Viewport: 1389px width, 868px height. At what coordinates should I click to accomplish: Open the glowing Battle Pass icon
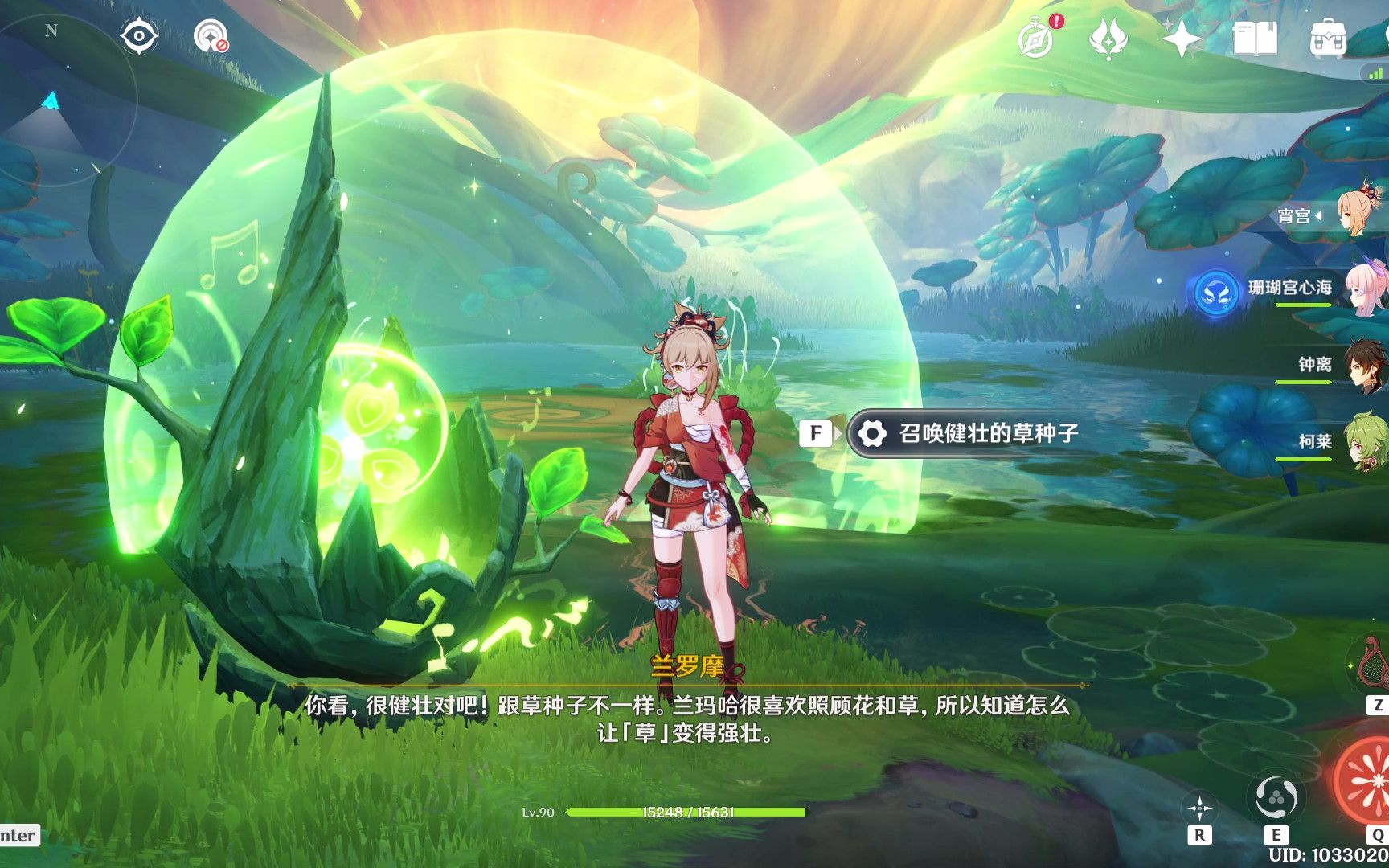click(1108, 38)
